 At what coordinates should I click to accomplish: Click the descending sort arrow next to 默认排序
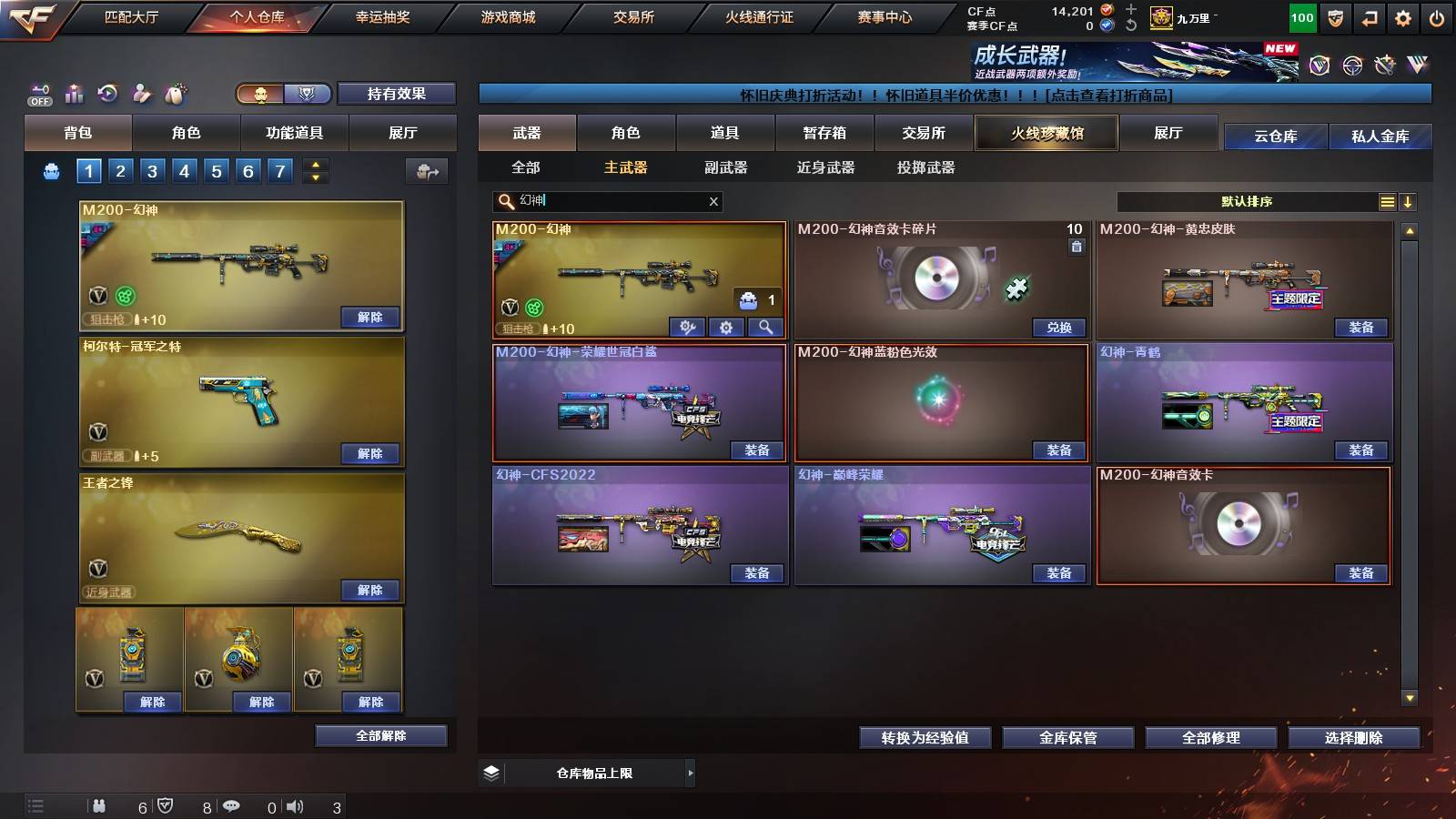1409,201
